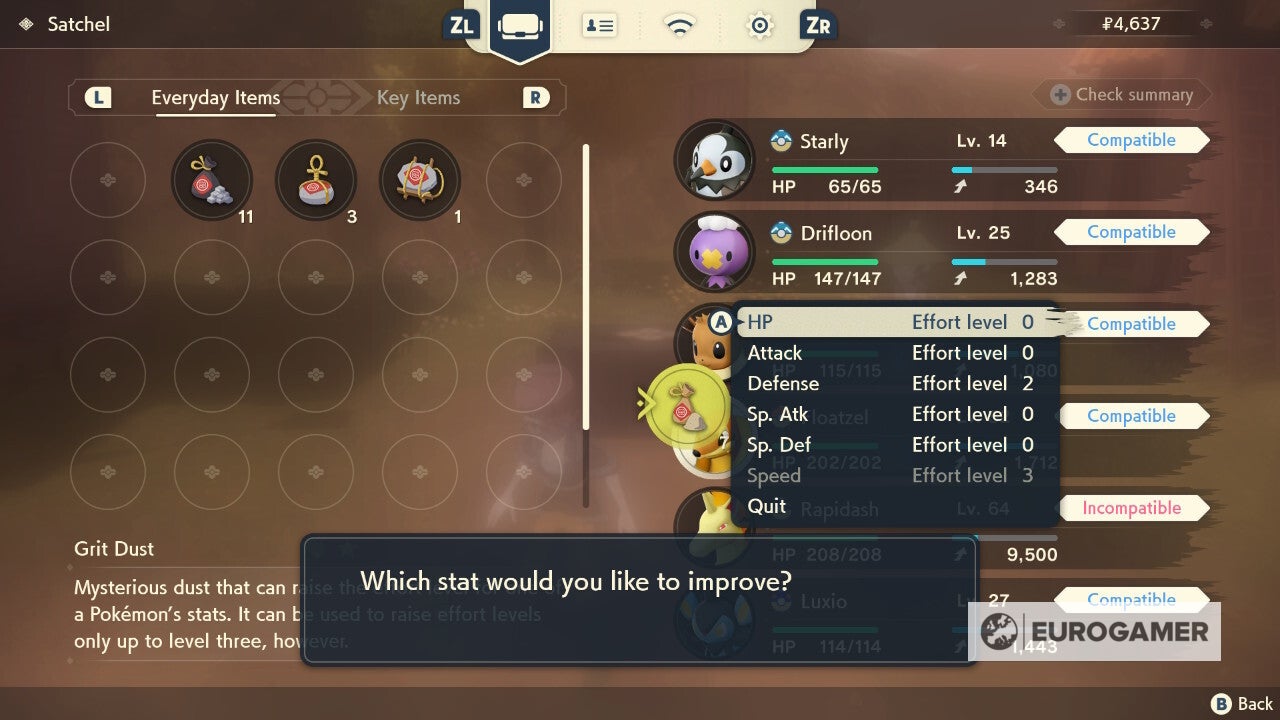The height and width of the screenshot is (720, 1280).
Task: Select the highlighted satchel icon in top bar
Action: pyautogui.click(x=520, y=26)
